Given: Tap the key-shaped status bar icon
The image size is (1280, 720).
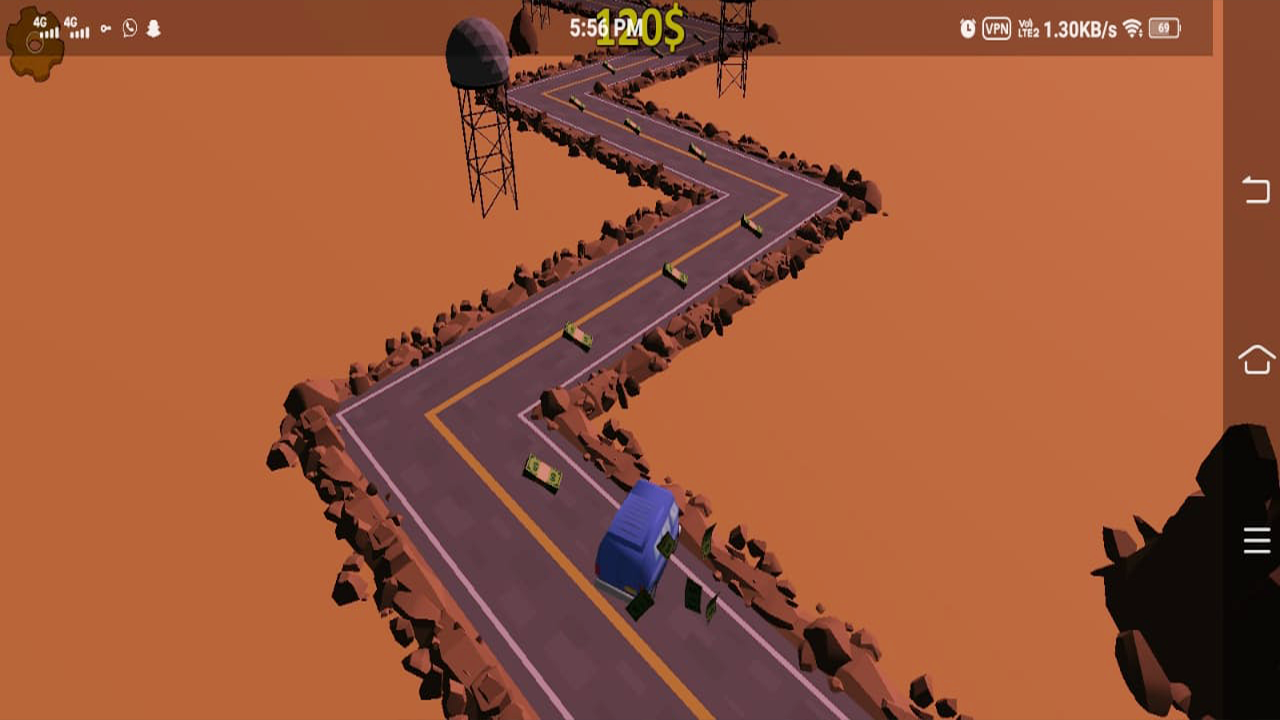Looking at the screenshot, I should [106, 28].
